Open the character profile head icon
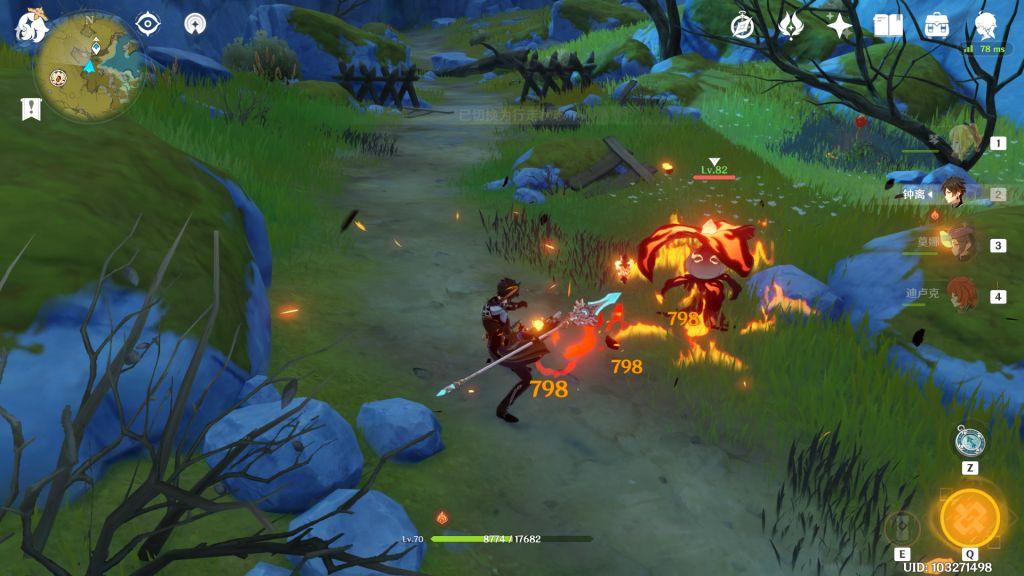 pos(985,26)
